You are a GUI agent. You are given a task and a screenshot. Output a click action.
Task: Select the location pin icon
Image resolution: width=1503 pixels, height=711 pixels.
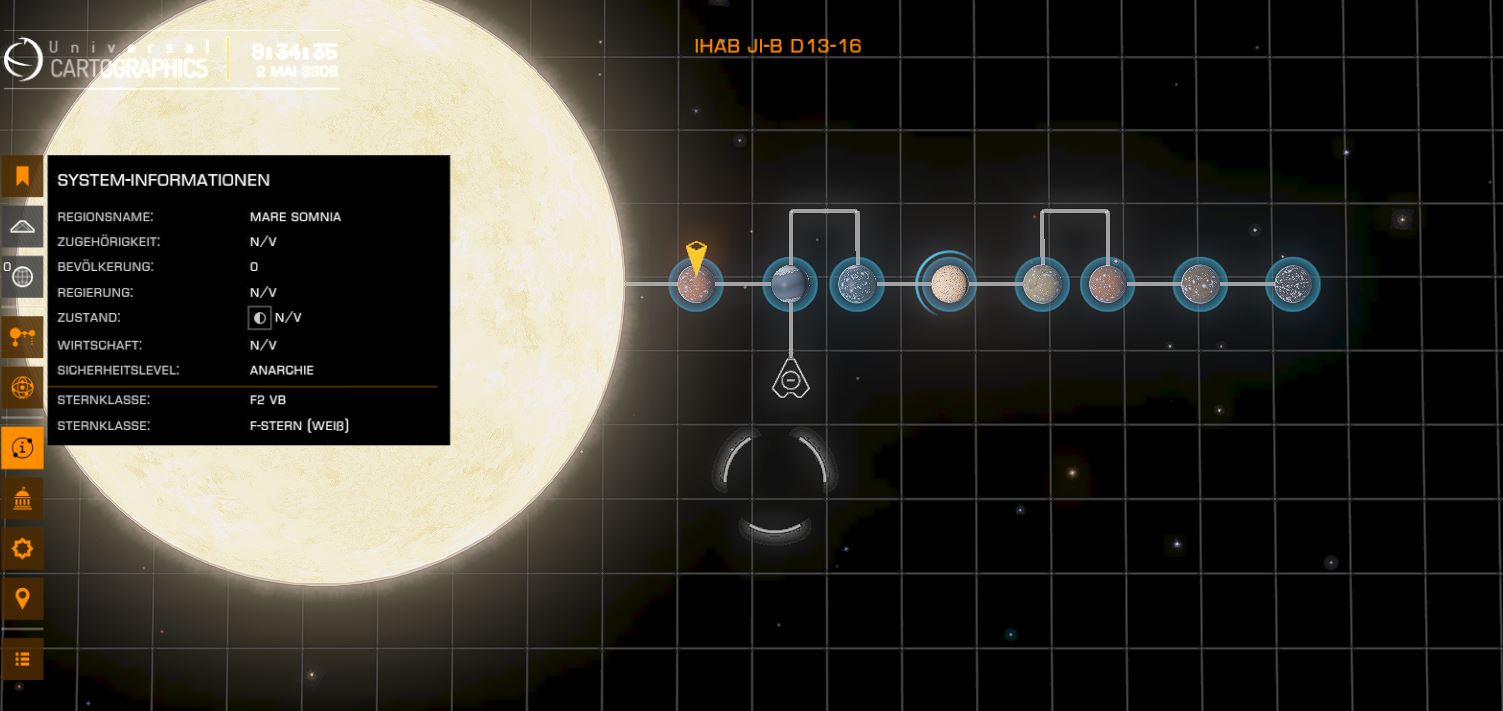coord(22,599)
